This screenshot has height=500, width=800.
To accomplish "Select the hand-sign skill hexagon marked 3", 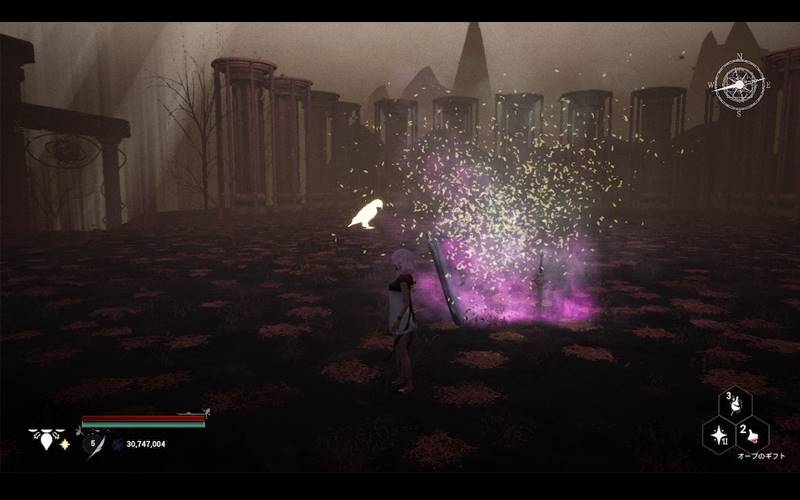I will click(736, 404).
